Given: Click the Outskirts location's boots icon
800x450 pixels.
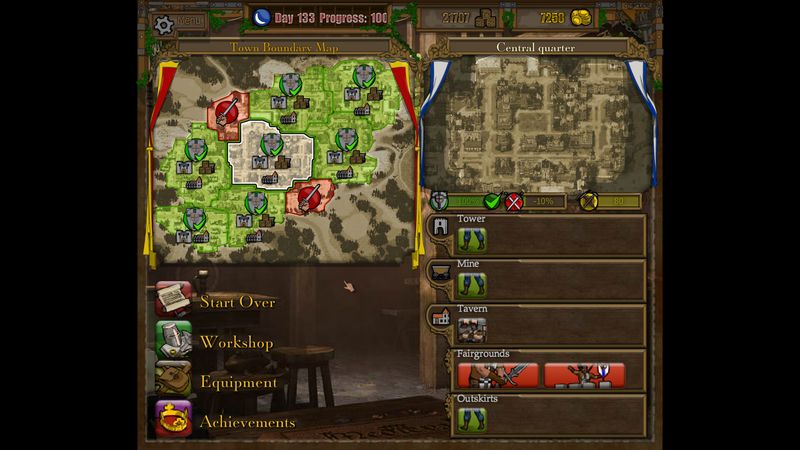Looking at the screenshot, I should [472, 419].
